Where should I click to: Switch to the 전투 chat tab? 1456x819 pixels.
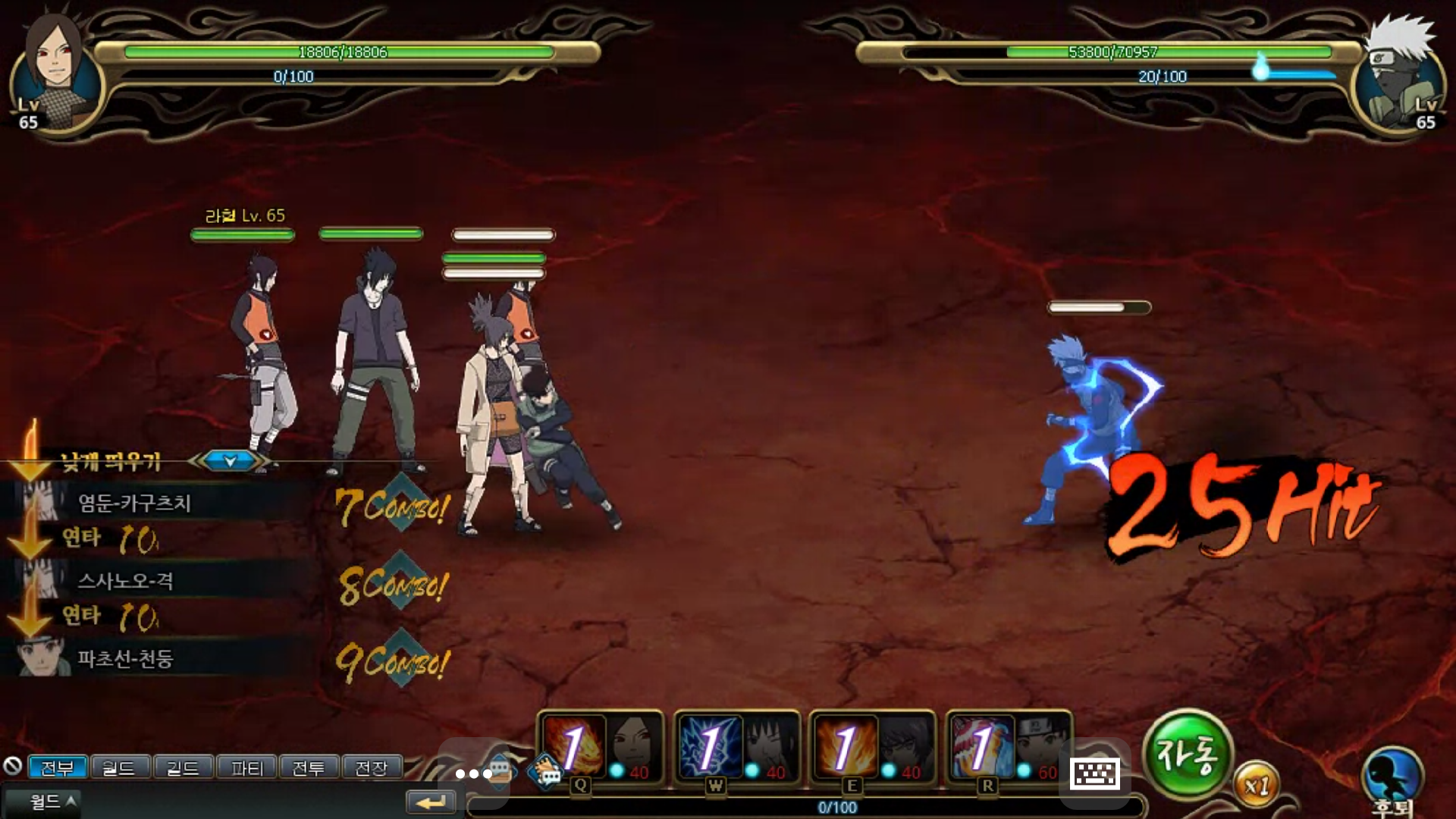tap(309, 768)
